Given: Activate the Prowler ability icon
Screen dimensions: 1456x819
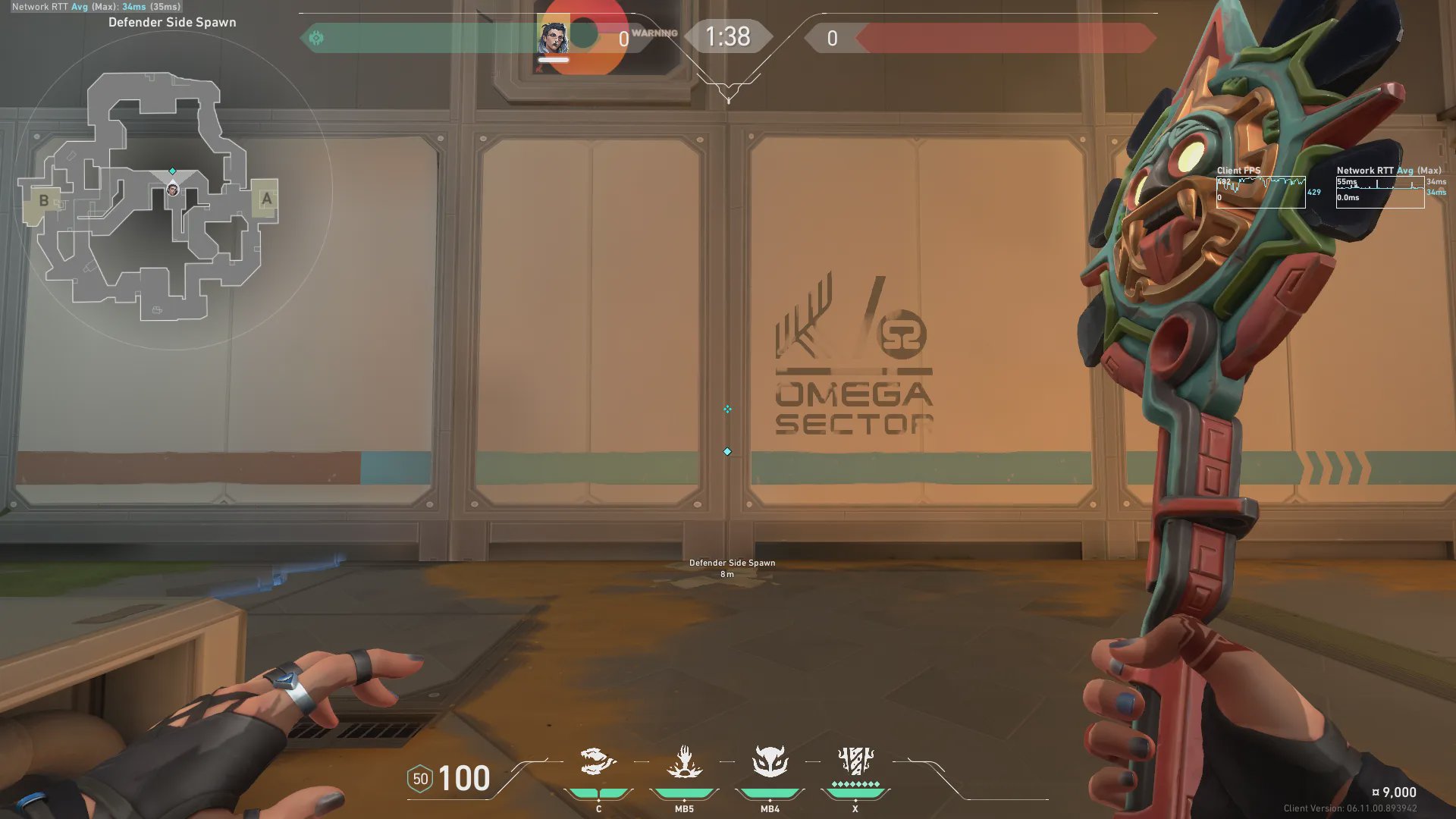Looking at the screenshot, I should pyautogui.click(x=598, y=761).
